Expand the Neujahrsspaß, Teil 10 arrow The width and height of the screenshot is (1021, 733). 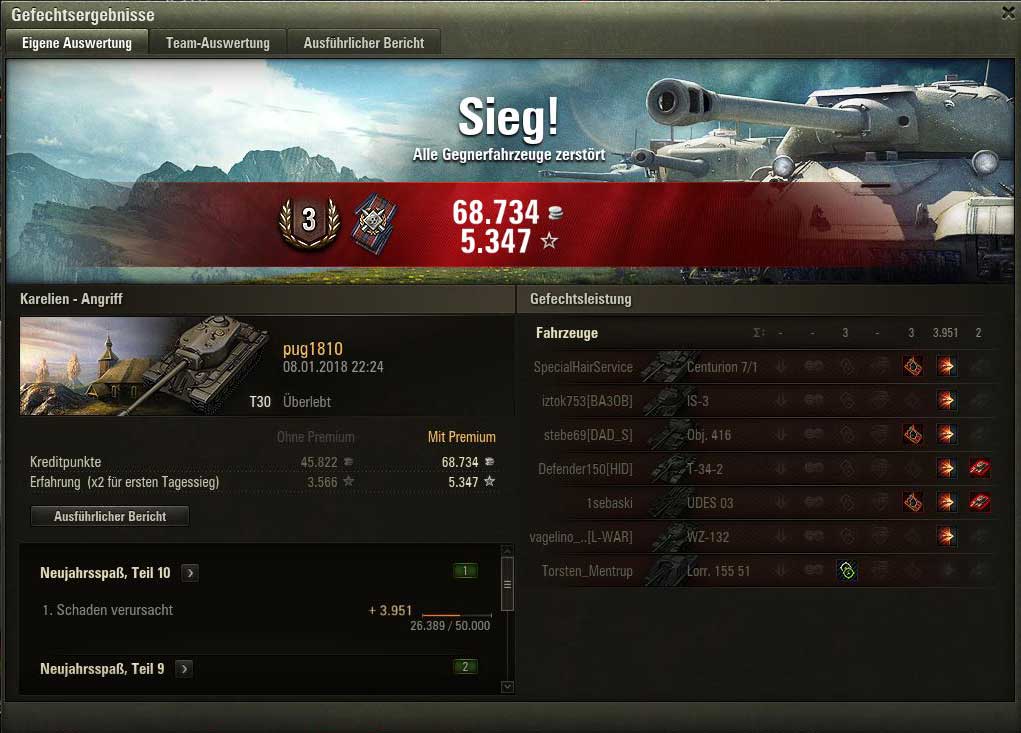(x=190, y=573)
